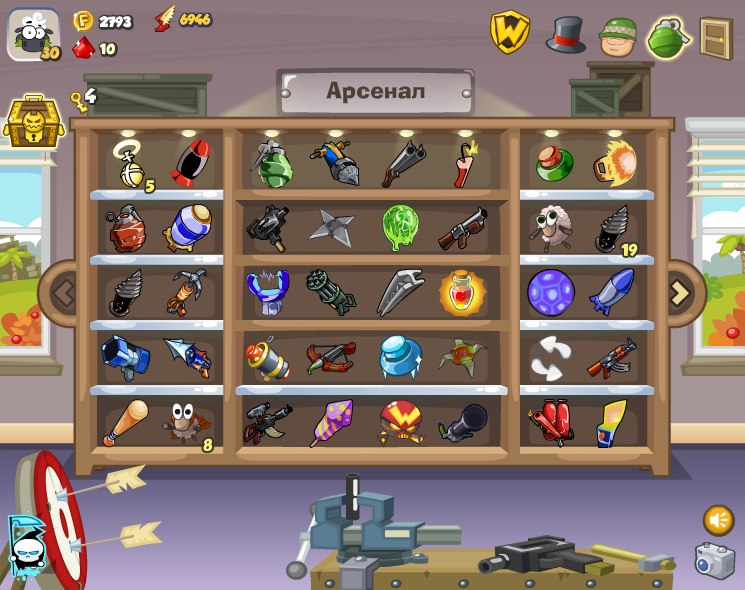The width and height of the screenshot is (745, 590).
Task: Pick the dynamite stick weapon
Action: (x=464, y=164)
